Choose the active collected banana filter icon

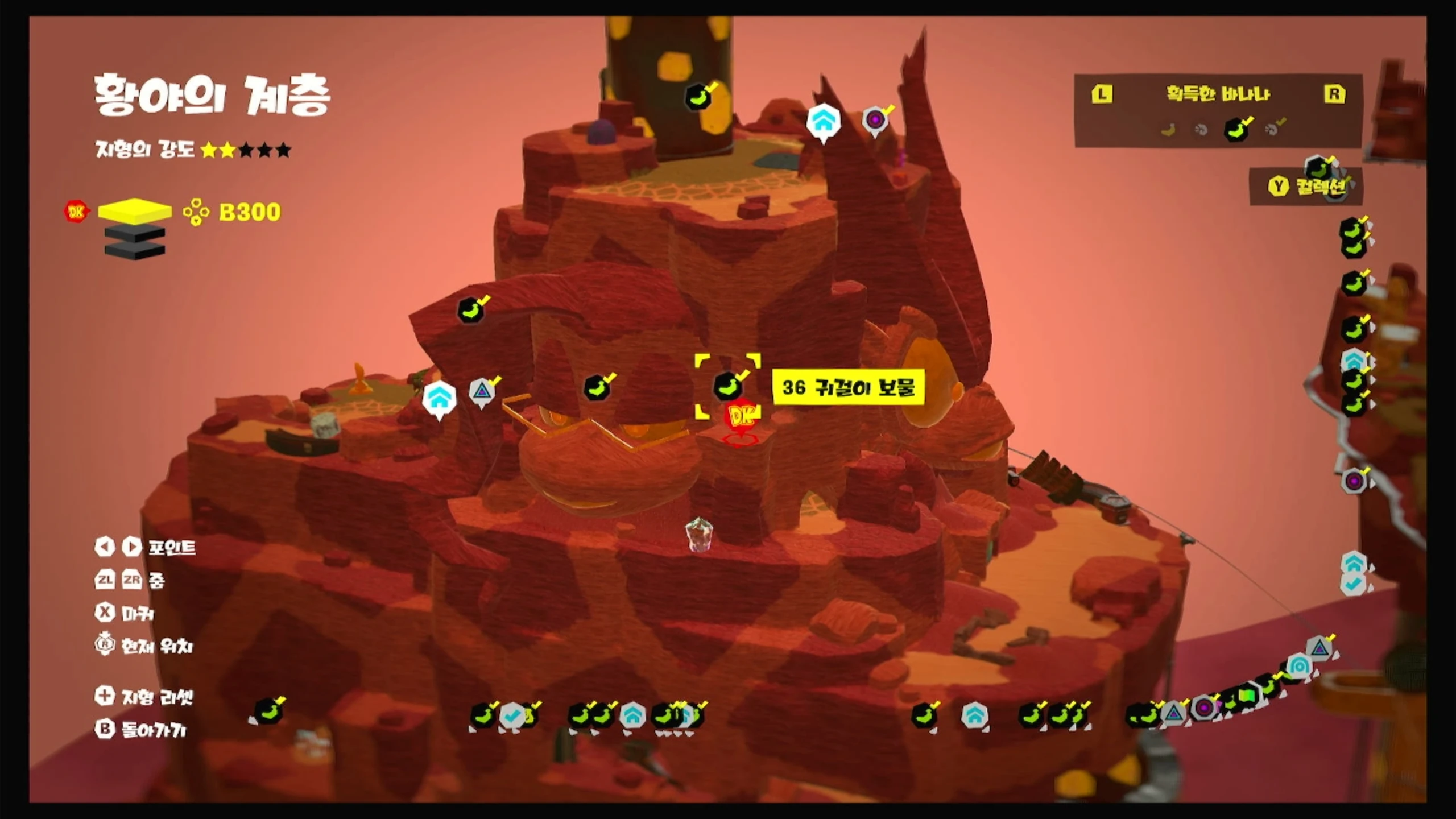click(x=1236, y=129)
